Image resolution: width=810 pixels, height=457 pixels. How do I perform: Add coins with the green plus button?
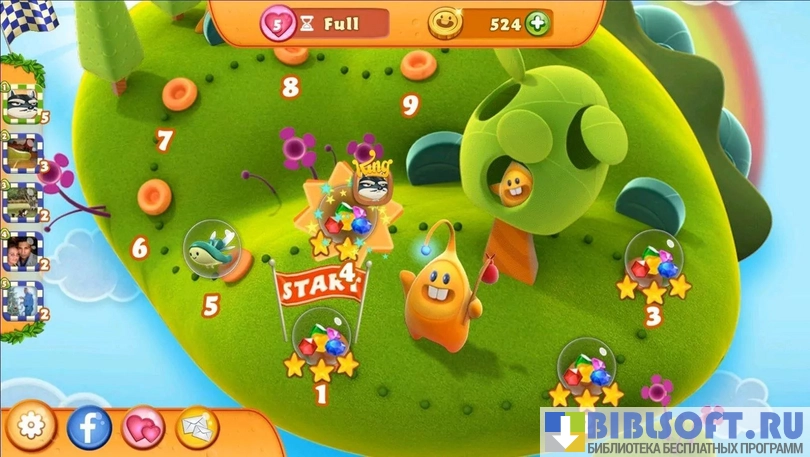point(537,23)
